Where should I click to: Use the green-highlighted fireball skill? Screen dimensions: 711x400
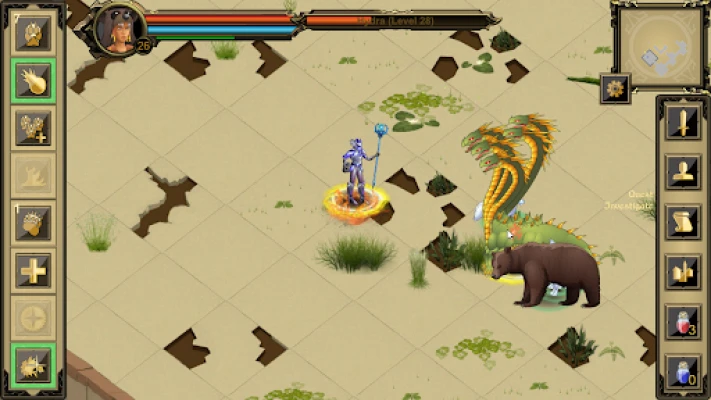tap(33, 80)
